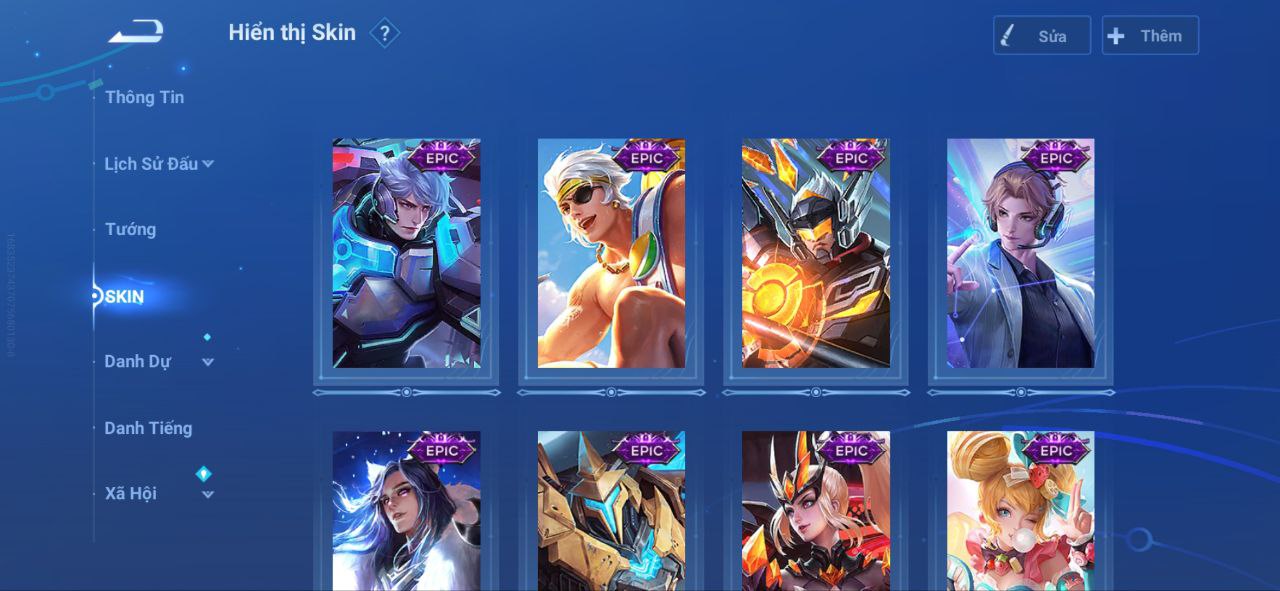
Task: Click the Sửa edit button
Action: point(1041,36)
